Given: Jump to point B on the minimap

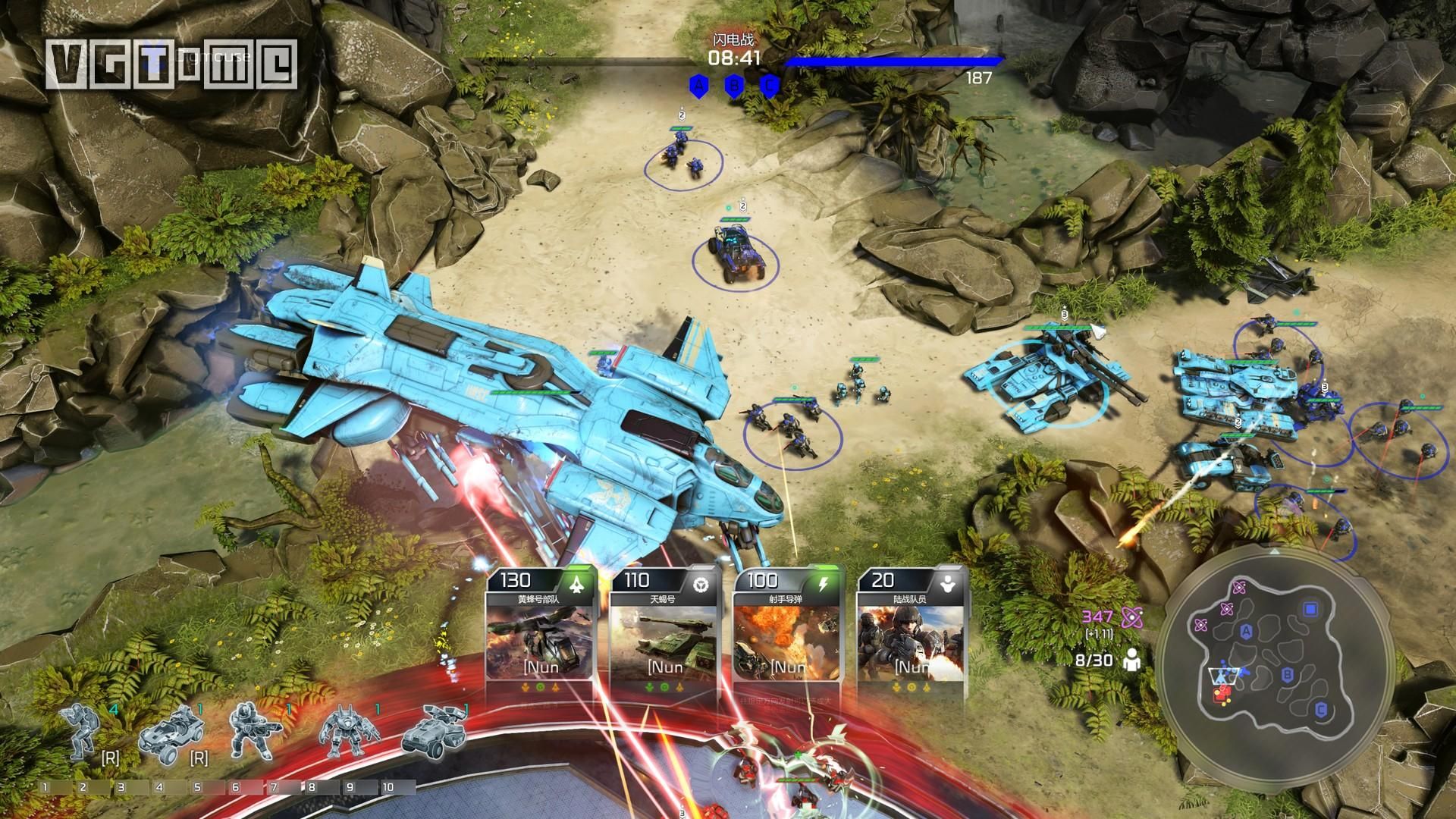Looking at the screenshot, I should [x=1287, y=674].
